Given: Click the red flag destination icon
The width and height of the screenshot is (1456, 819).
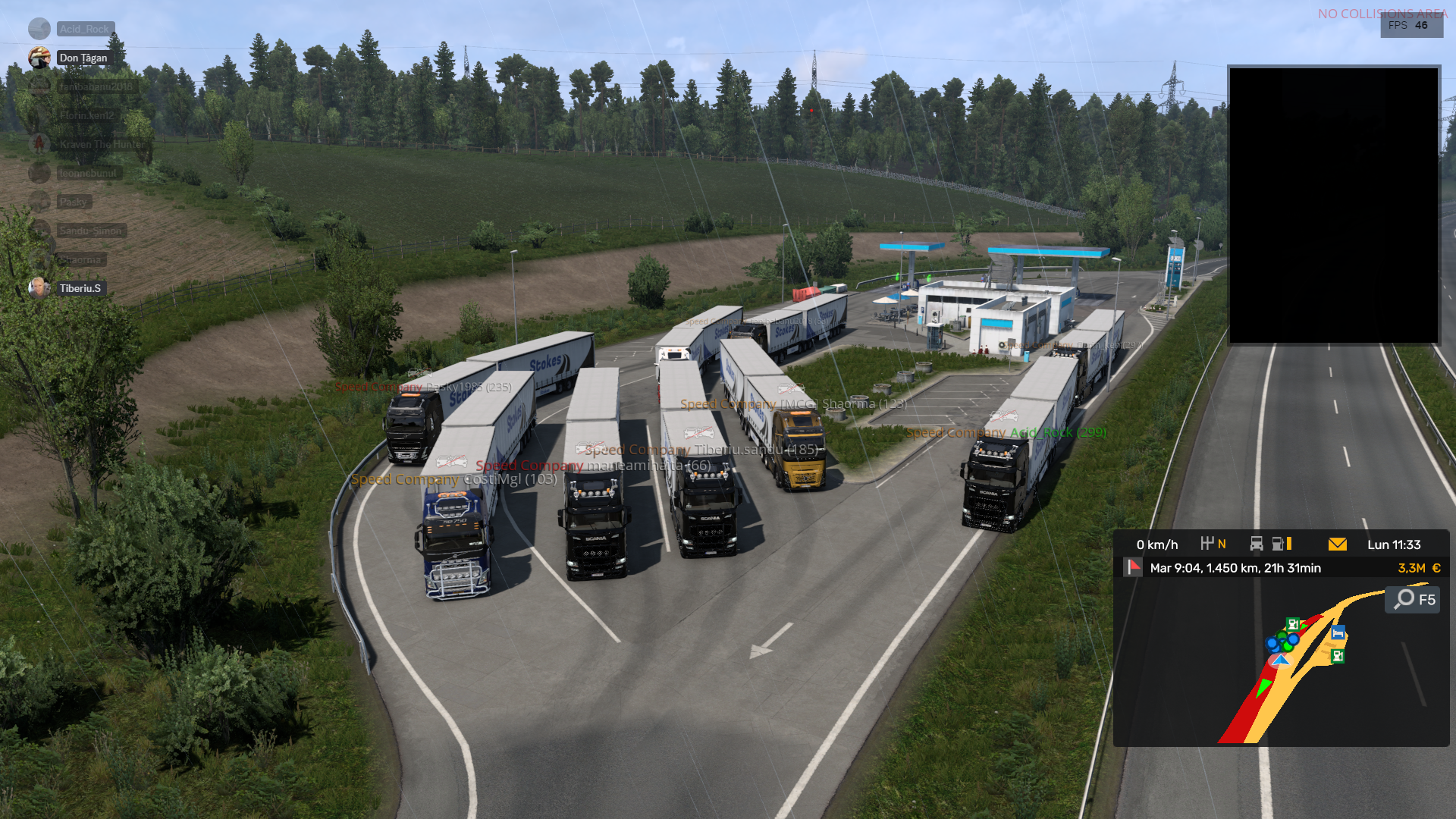Looking at the screenshot, I should (x=1133, y=567).
